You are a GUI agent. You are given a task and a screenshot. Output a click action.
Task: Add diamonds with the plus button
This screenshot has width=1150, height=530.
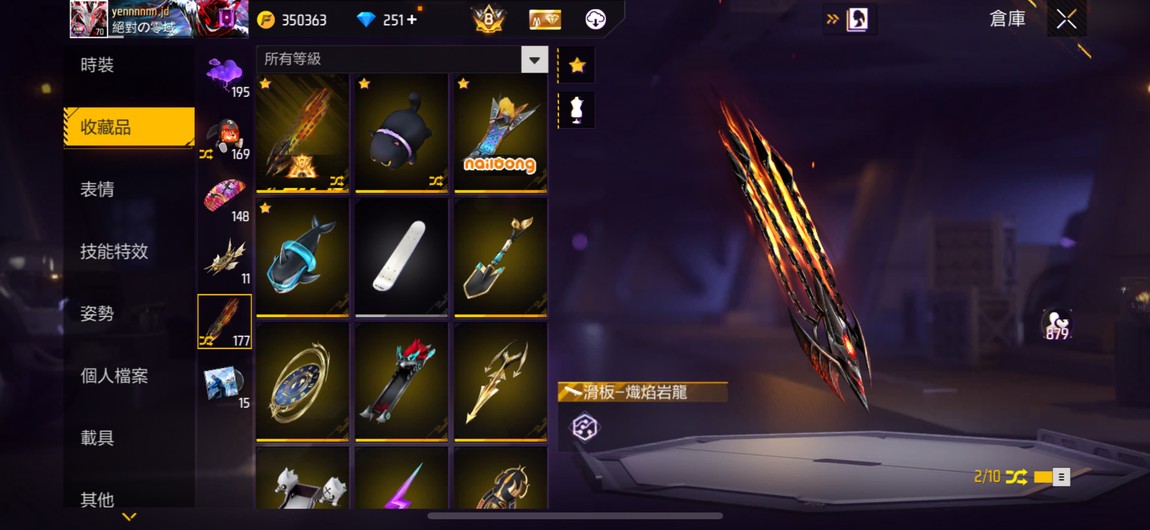pyautogui.click(x=413, y=20)
